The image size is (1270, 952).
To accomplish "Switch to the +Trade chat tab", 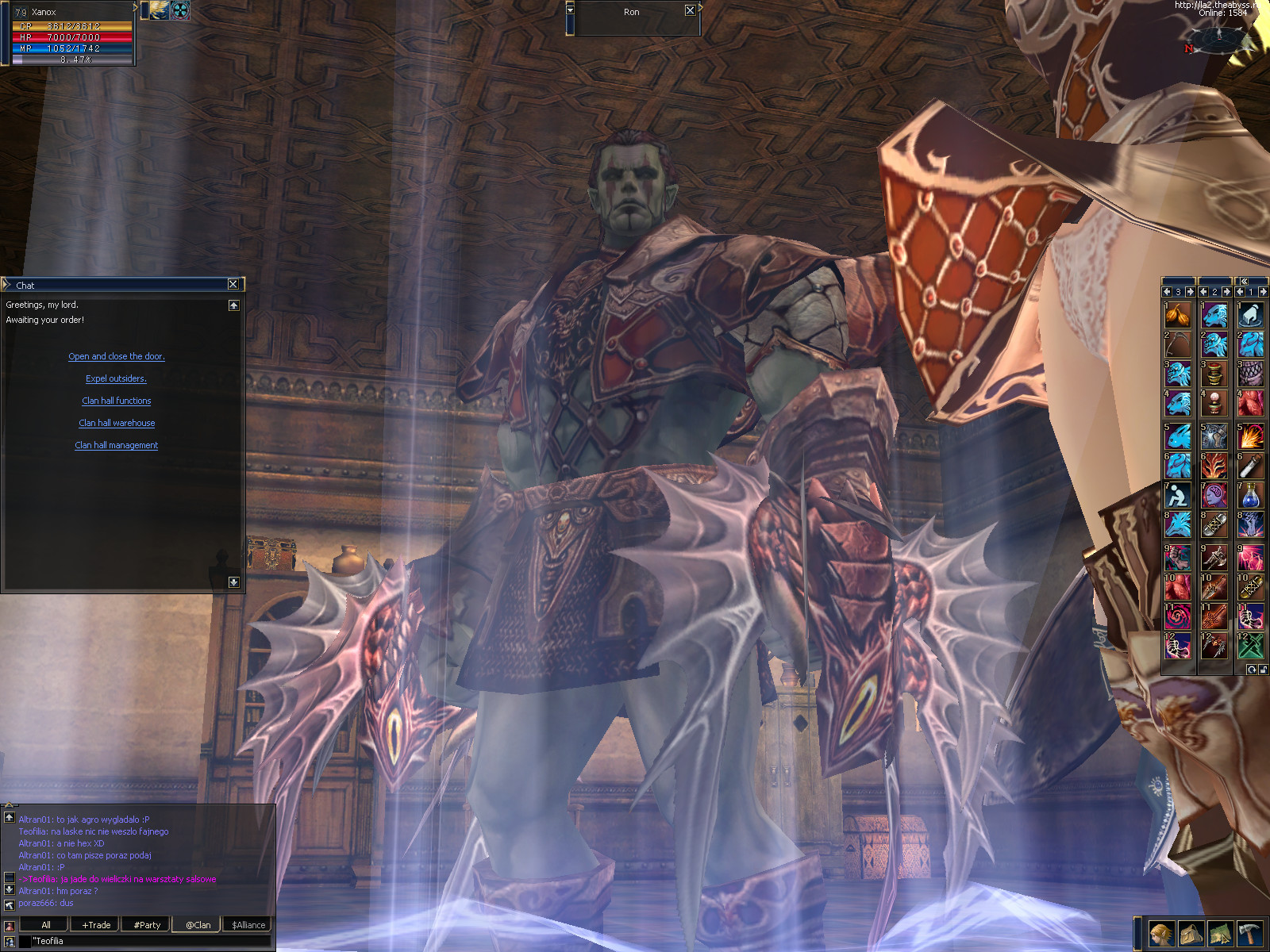I will pyautogui.click(x=96, y=924).
